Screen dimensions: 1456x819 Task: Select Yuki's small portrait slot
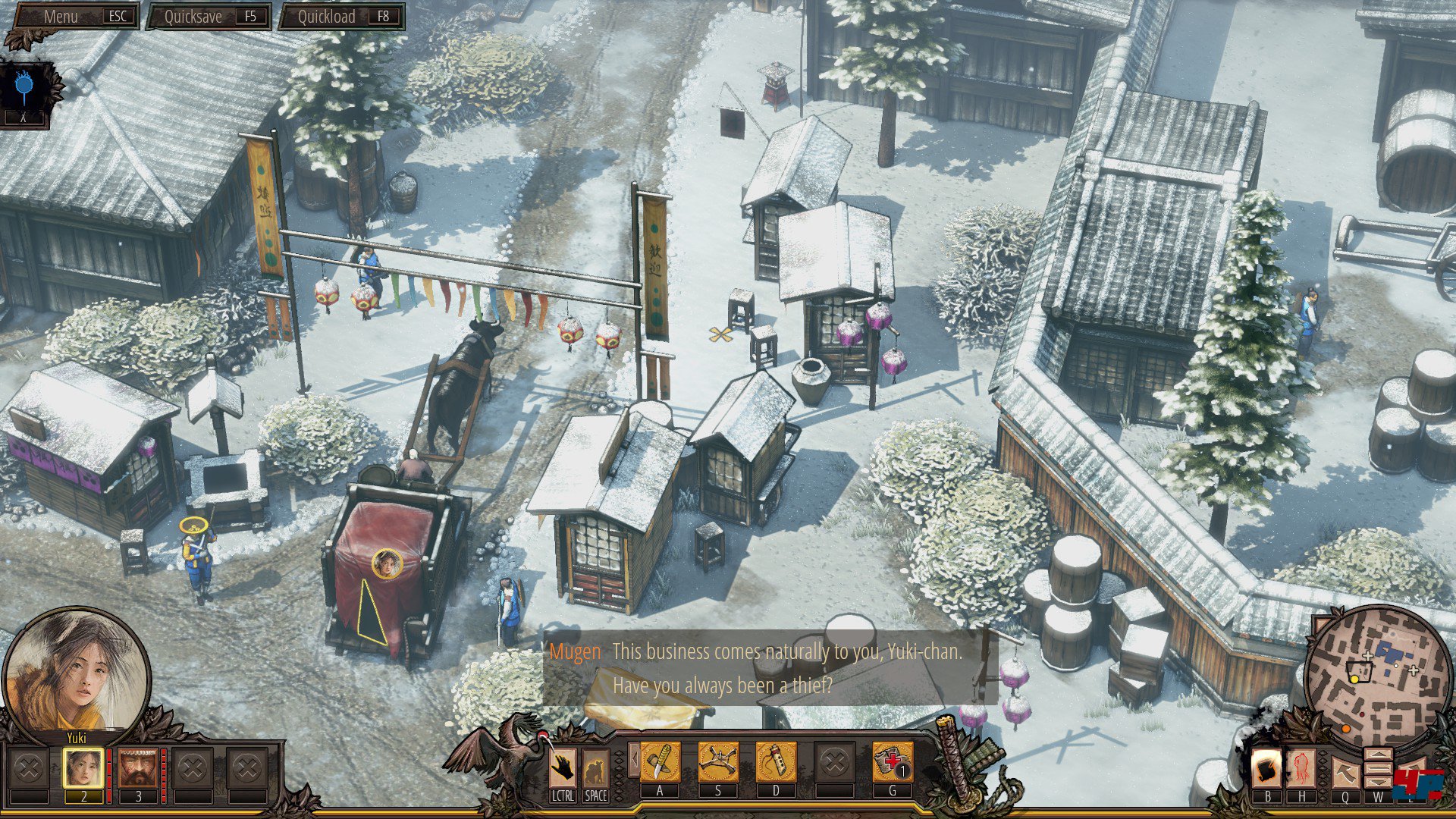coord(83,769)
